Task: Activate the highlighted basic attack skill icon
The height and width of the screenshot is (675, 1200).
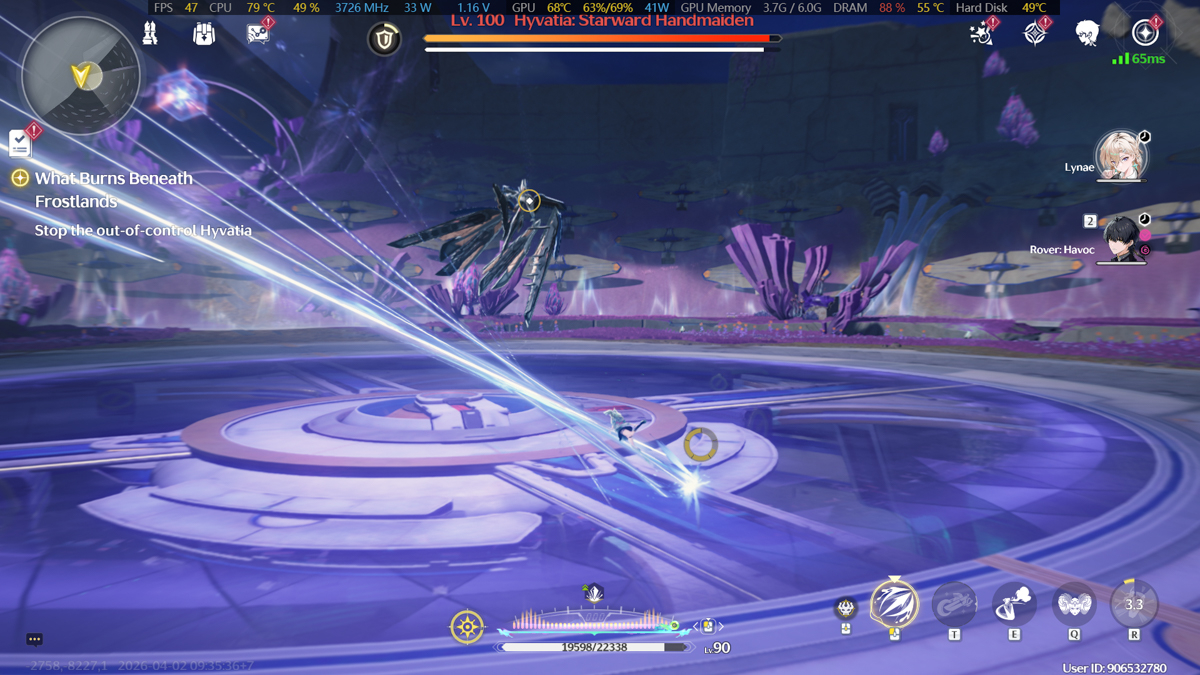Action: [894, 603]
